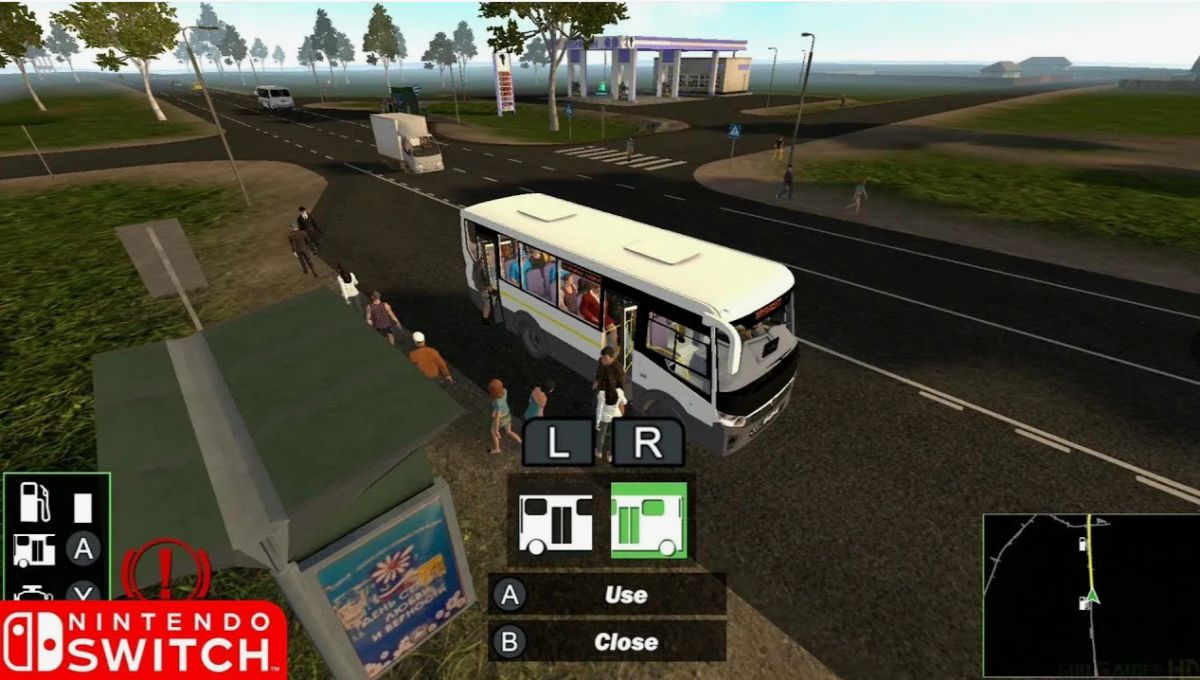1200x680 pixels.
Task: Click the fuel pump icon
Action: (35, 502)
